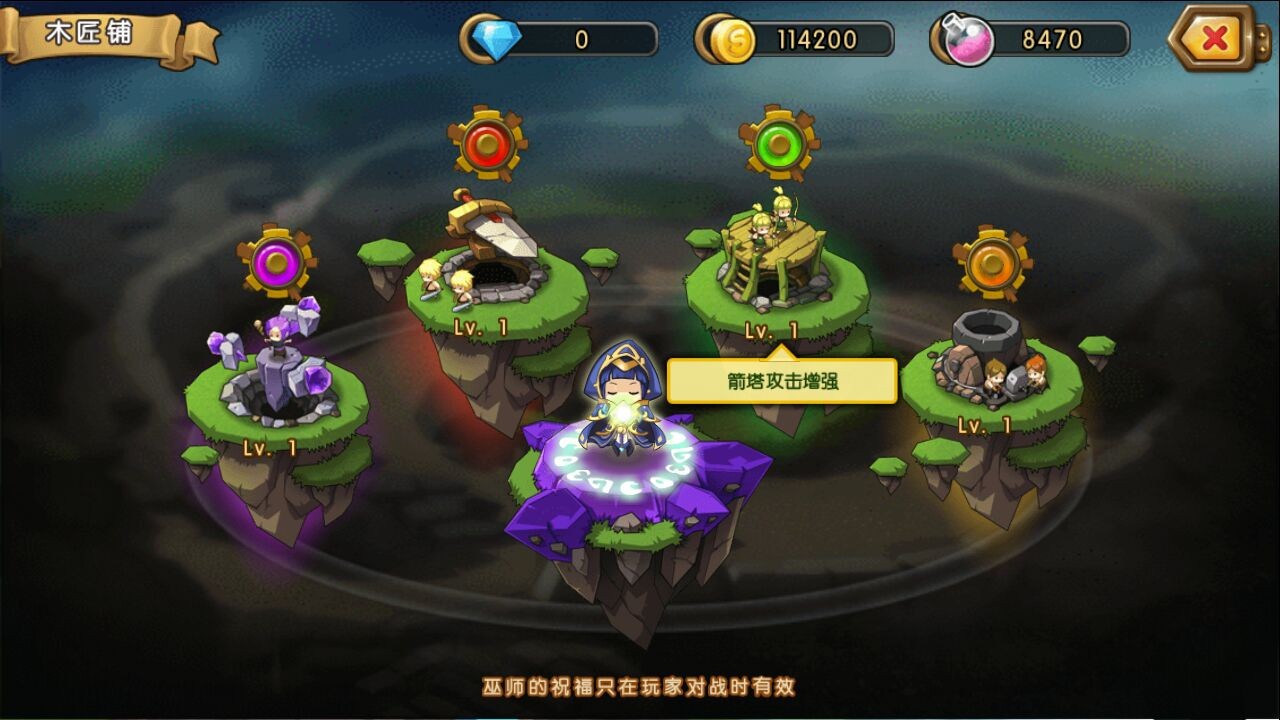Screen dimensions: 1280x720
Task: Click the purple gear above the crystal island
Action: (x=277, y=263)
